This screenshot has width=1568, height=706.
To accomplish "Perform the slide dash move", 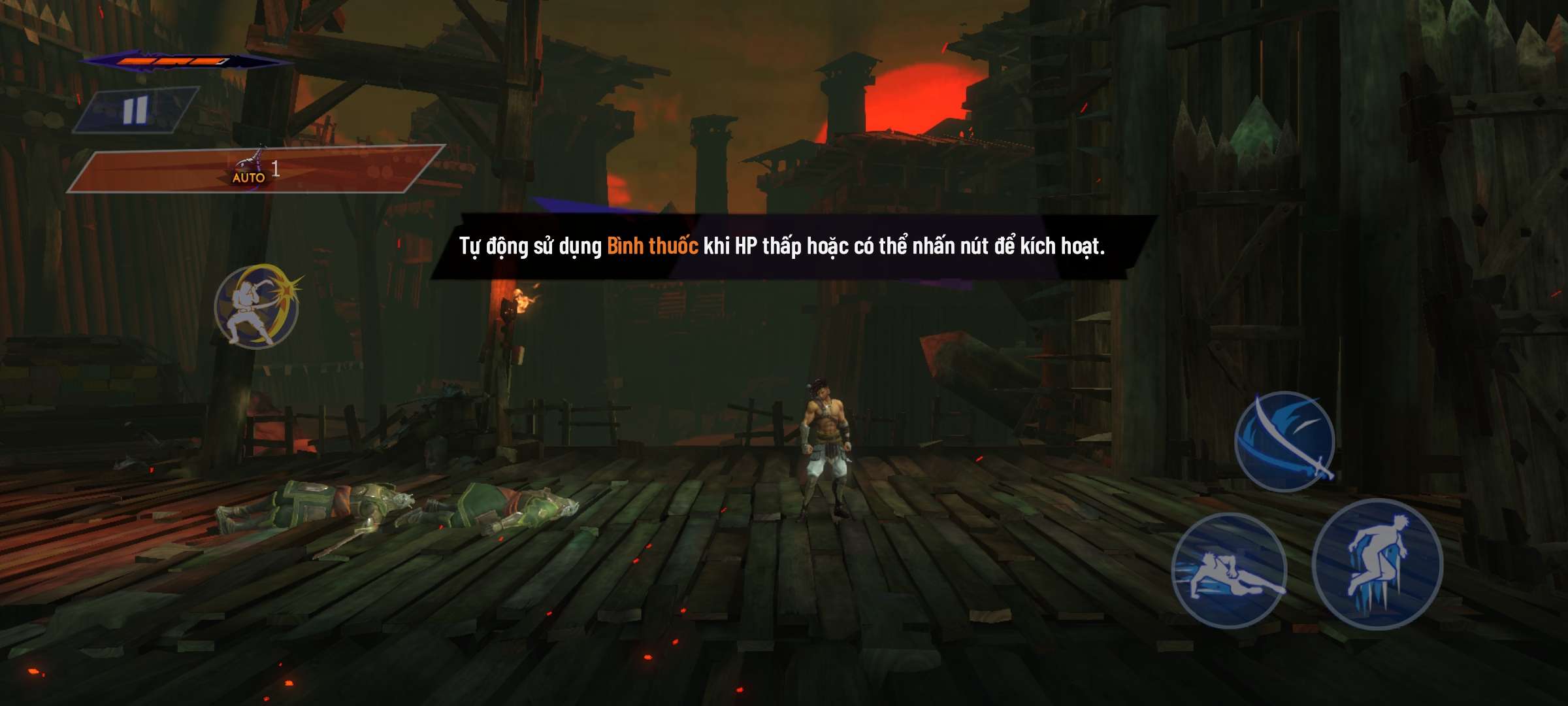I will [1229, 571].
